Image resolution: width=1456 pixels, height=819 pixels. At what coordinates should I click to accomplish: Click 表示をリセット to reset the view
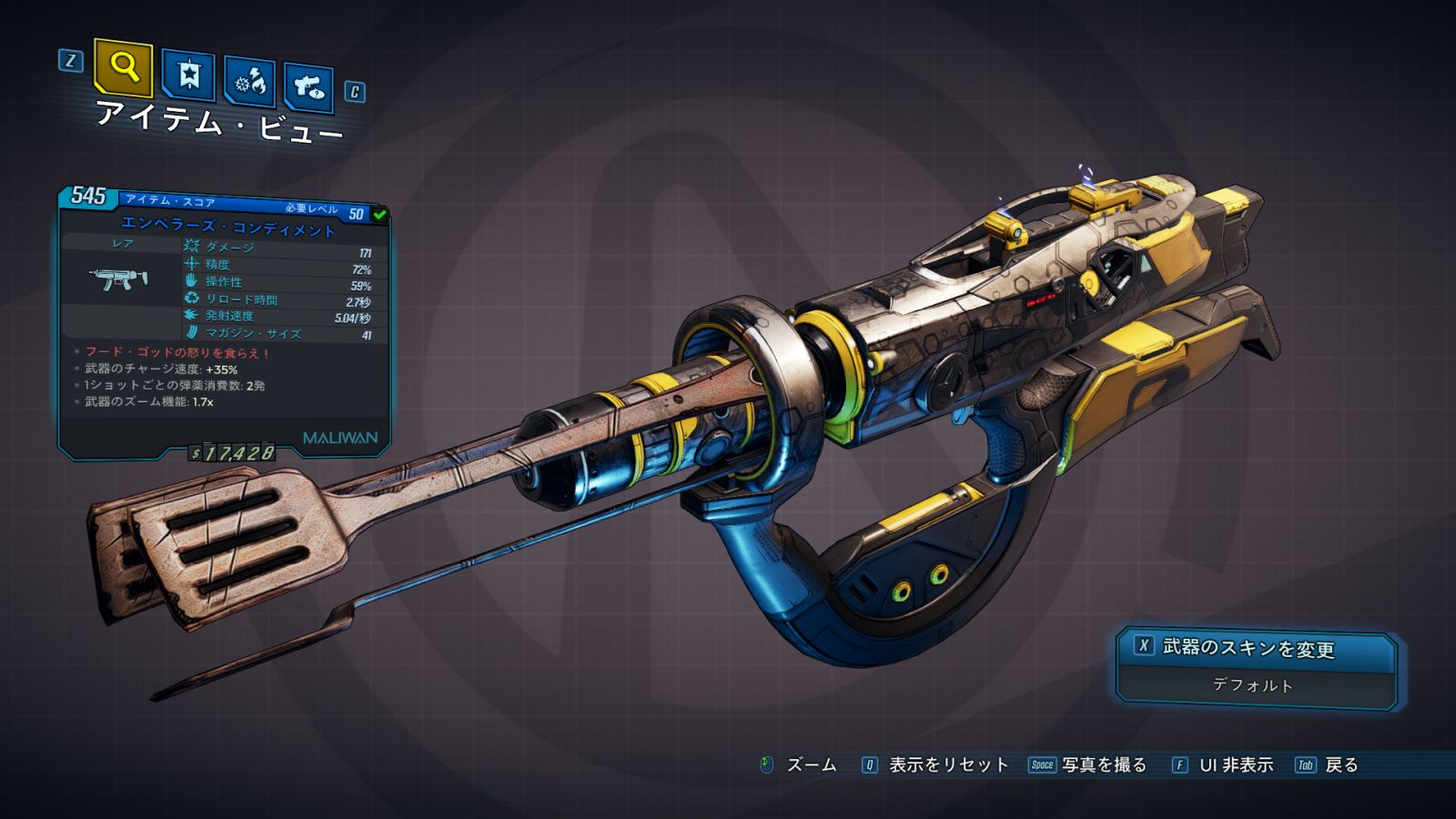pos(947,765)
